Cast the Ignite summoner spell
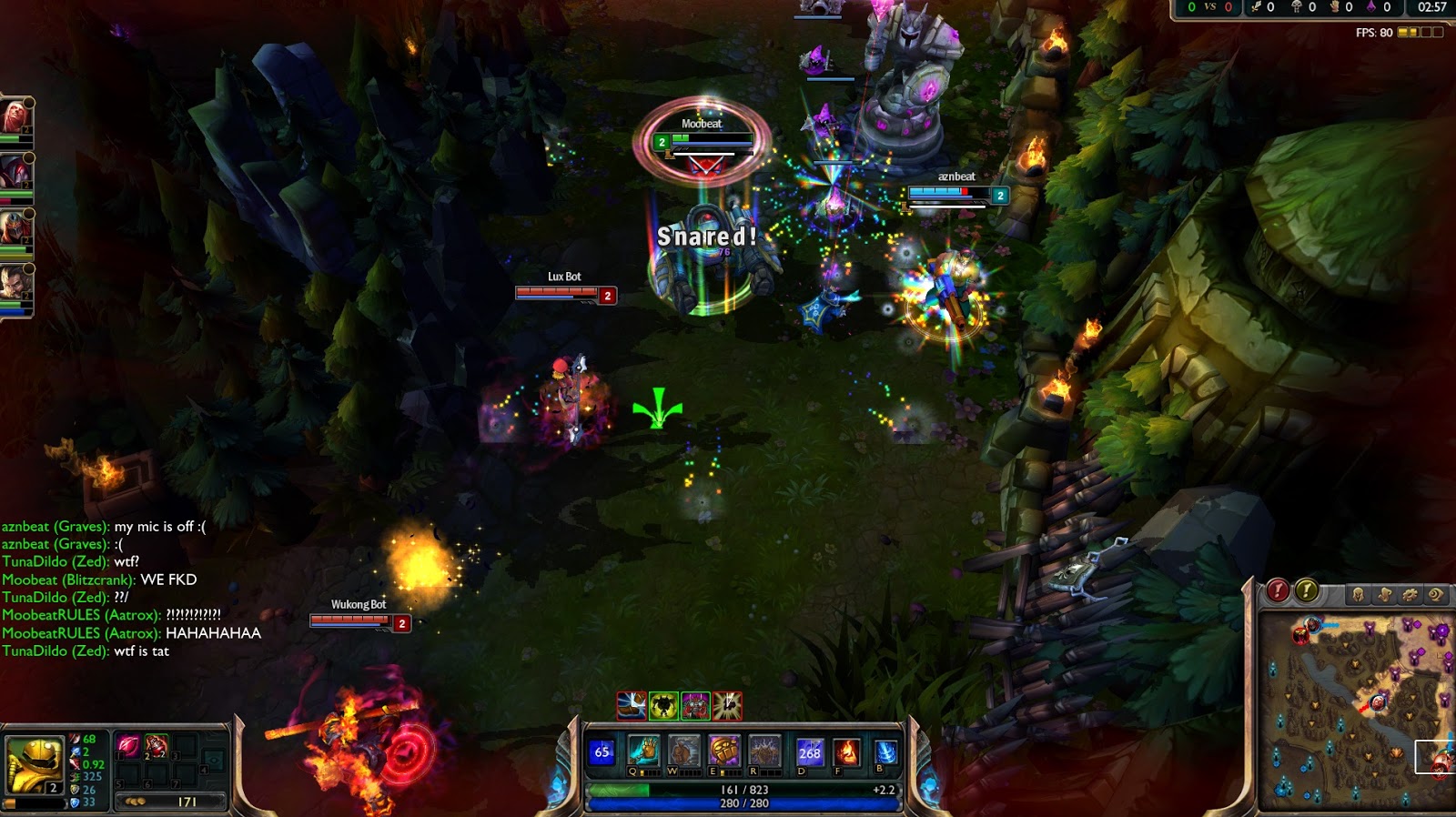 click(x=846, y=752)
